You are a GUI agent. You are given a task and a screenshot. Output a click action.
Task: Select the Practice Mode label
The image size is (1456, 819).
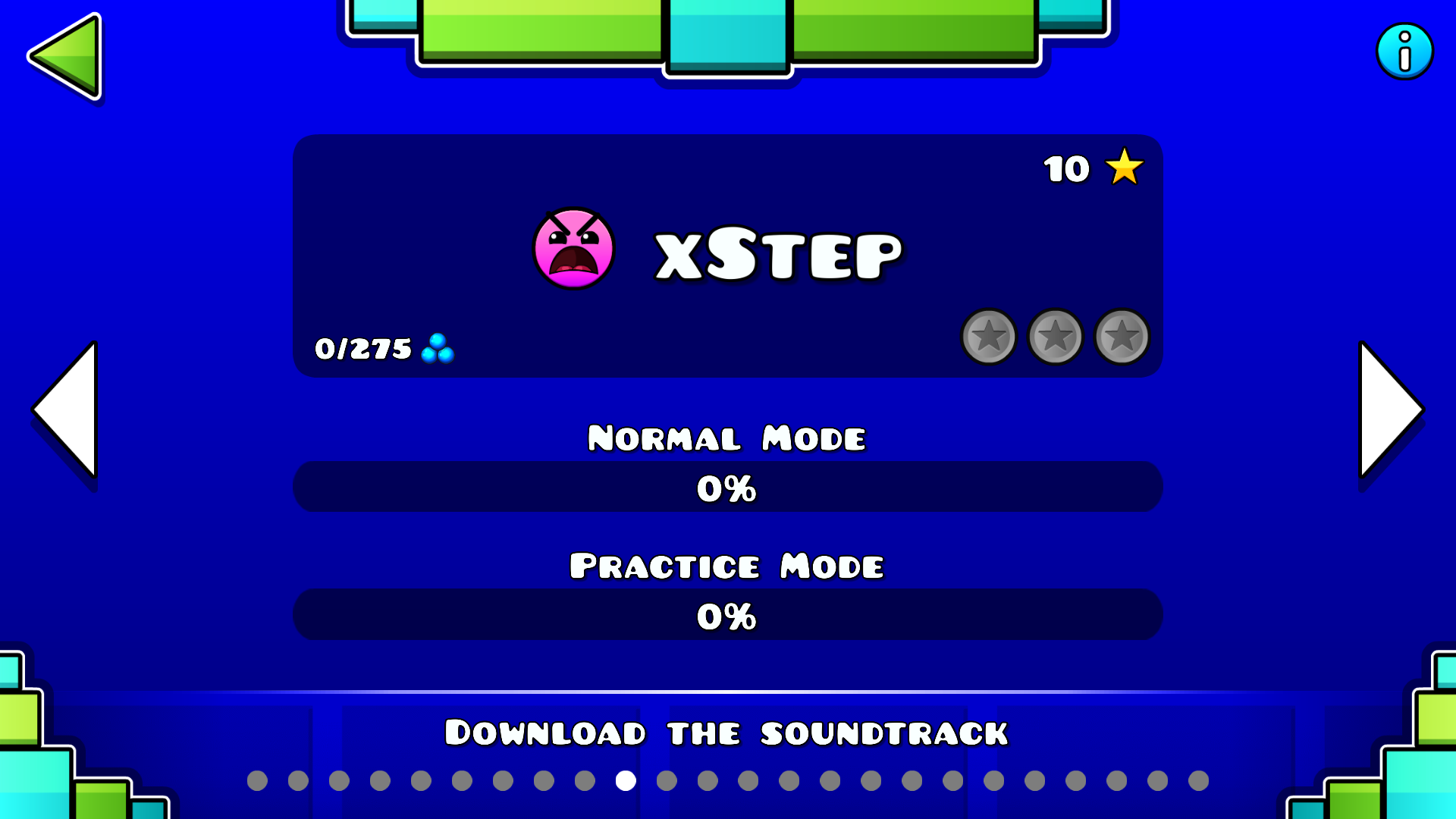pyautogui.click(x=726, y=566)
